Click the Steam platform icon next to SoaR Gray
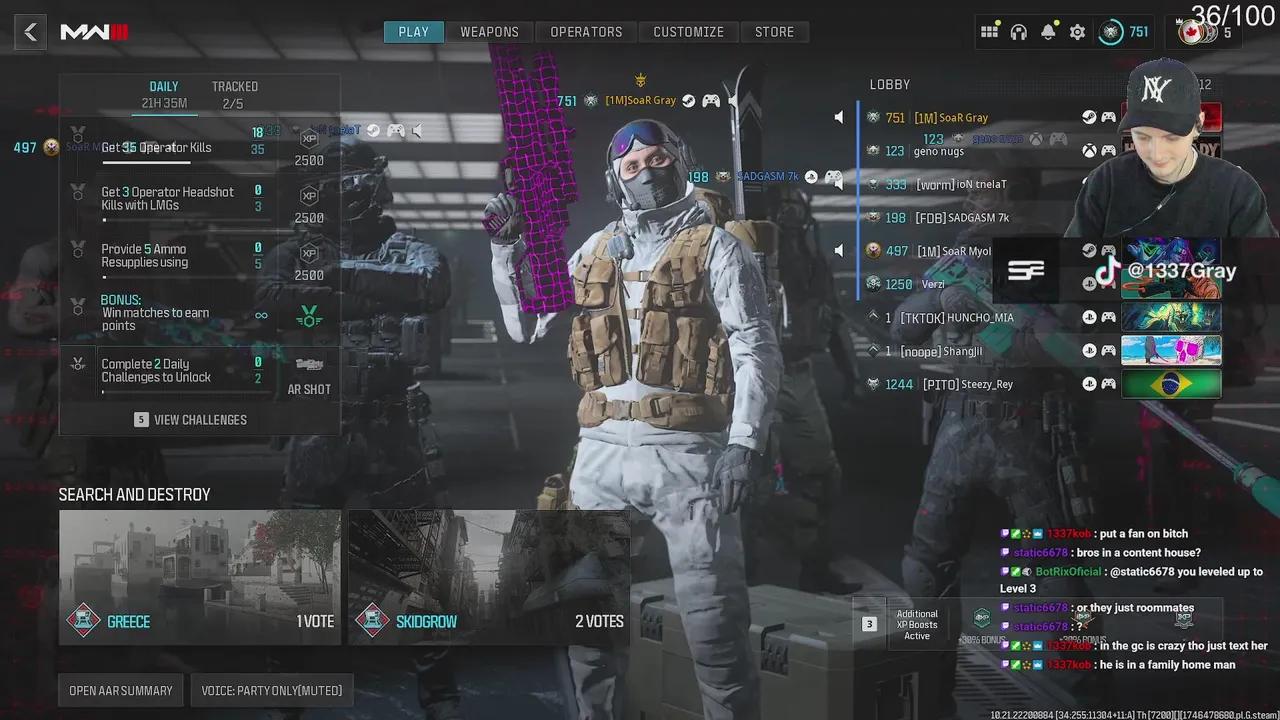 (1090, 117)
